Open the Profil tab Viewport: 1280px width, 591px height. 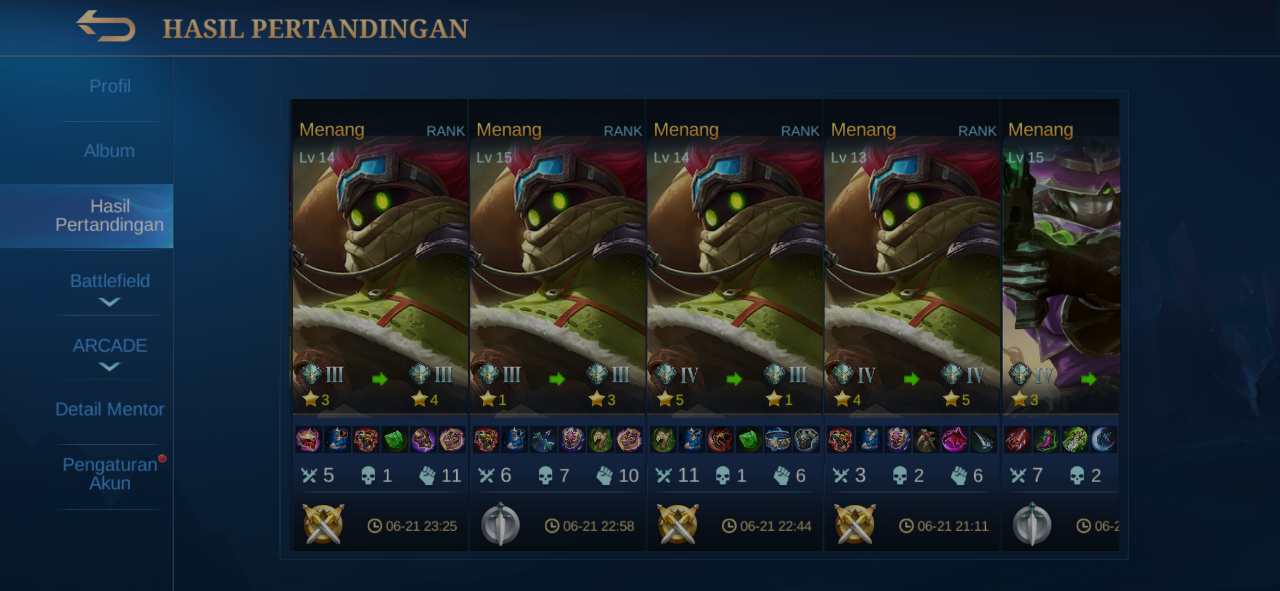pyautogui.click(x=110, y=87)
